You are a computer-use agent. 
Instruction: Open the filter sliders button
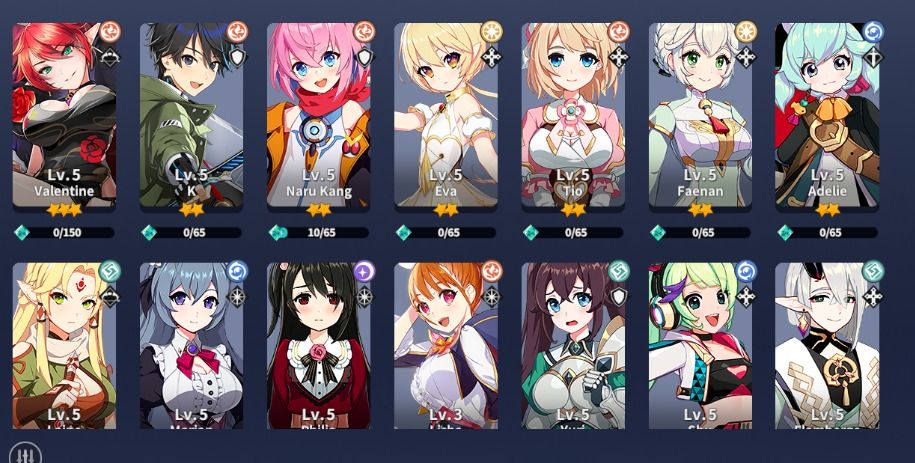point(26,453)
